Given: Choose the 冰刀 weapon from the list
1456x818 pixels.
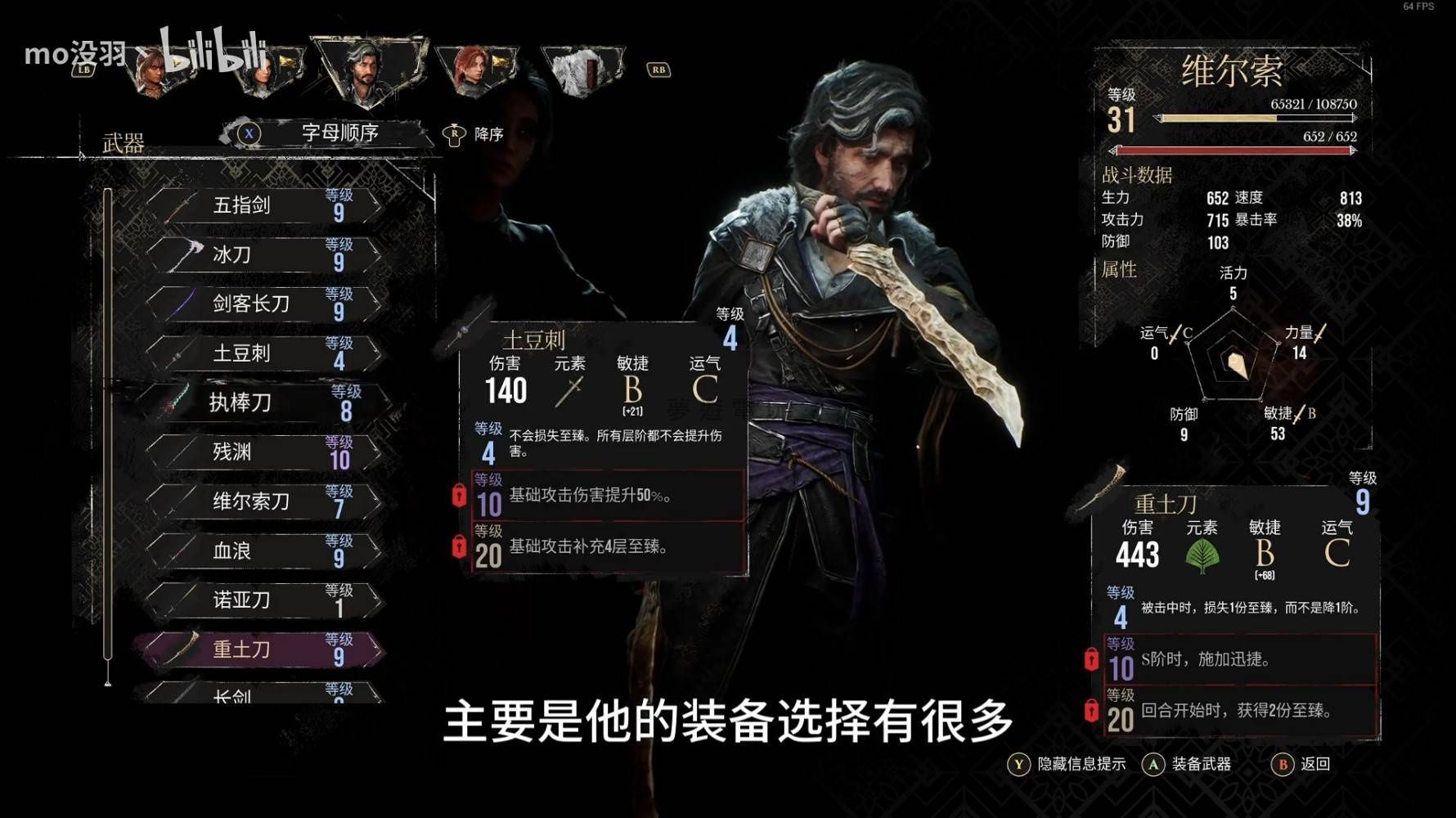Looking at the screenshot, I should coord(262,254).
